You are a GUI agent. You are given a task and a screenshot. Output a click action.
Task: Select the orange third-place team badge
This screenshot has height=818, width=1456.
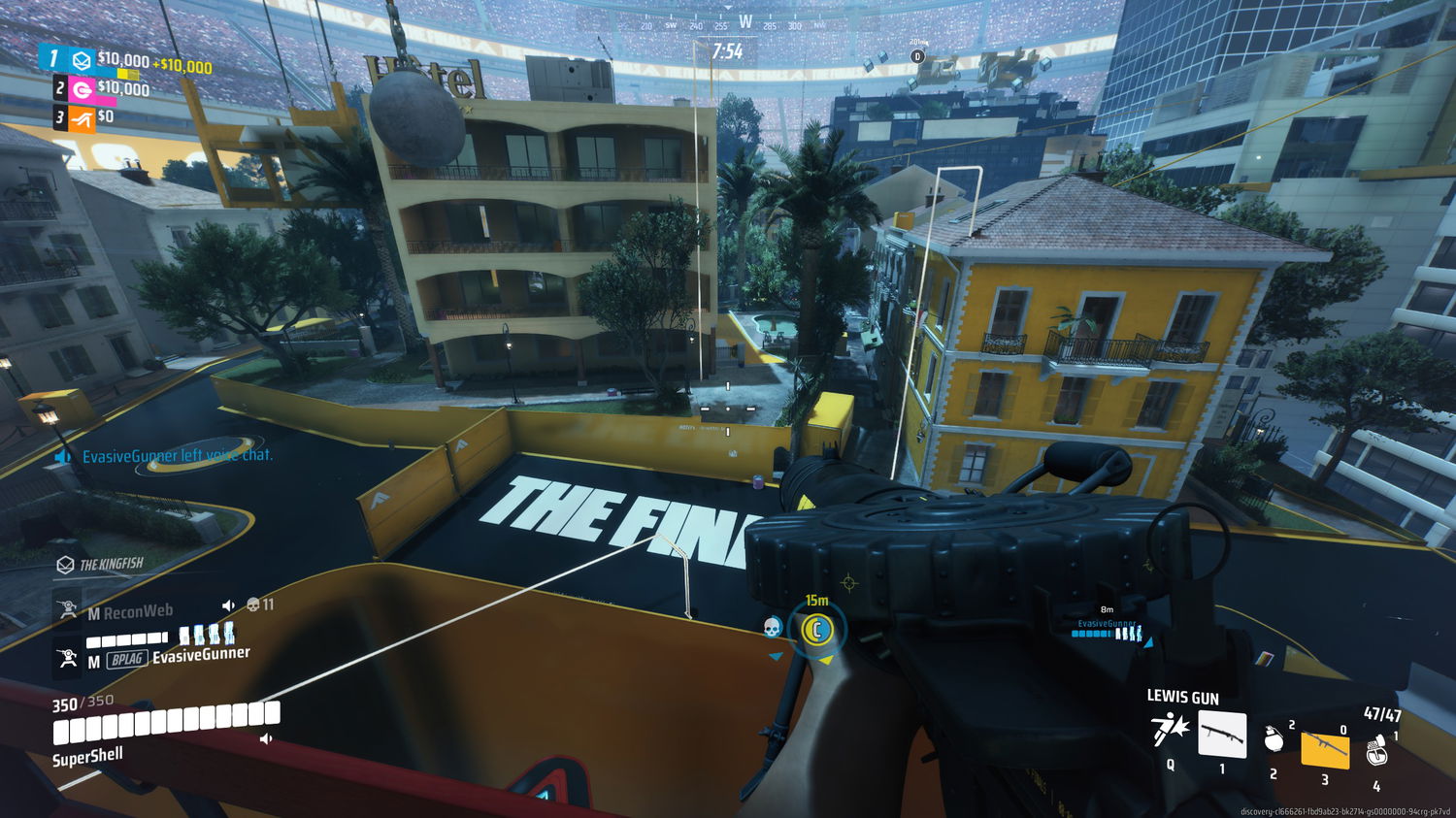[x=82, y=117]
